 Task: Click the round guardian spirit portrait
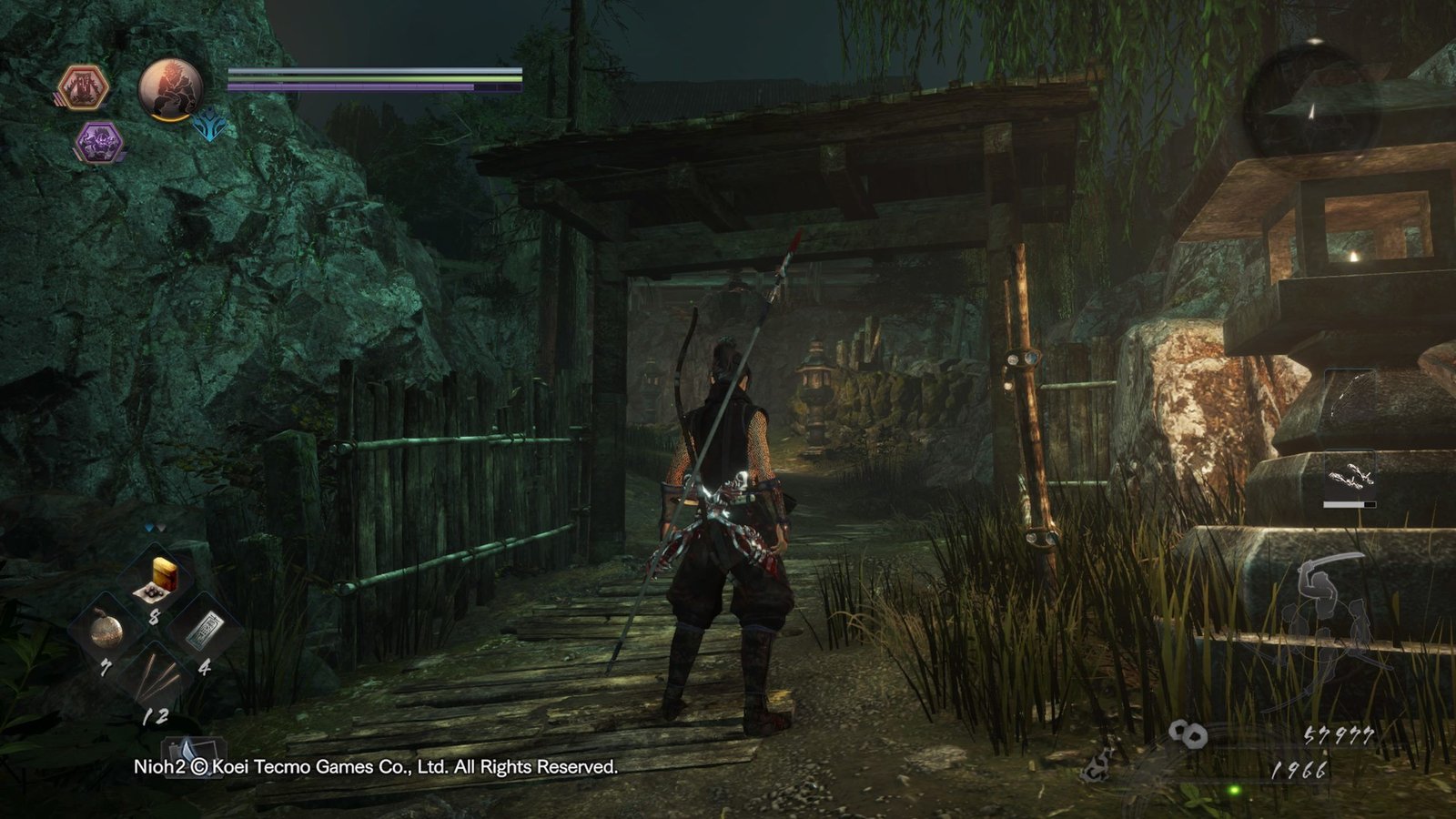170,90
